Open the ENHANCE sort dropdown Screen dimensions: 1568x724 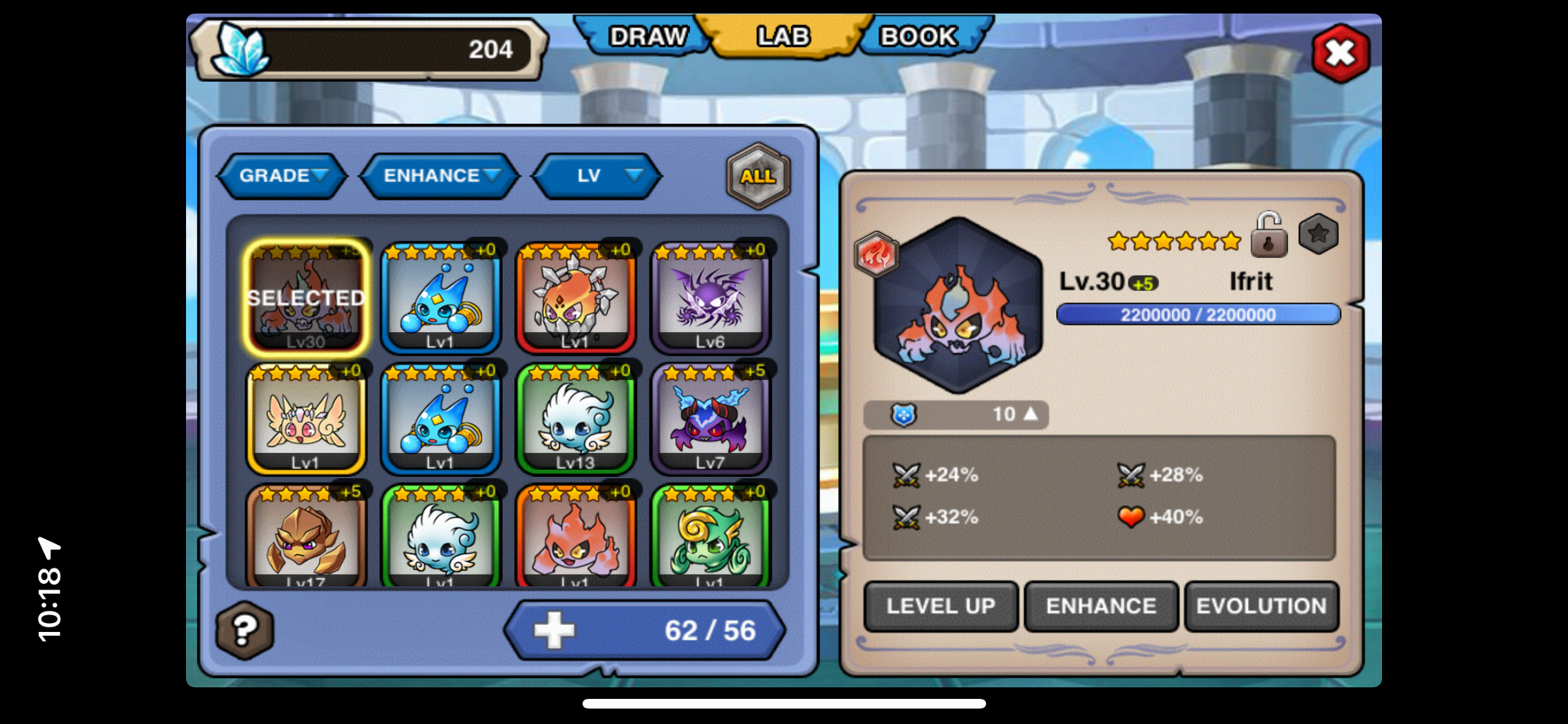point(440,176)
